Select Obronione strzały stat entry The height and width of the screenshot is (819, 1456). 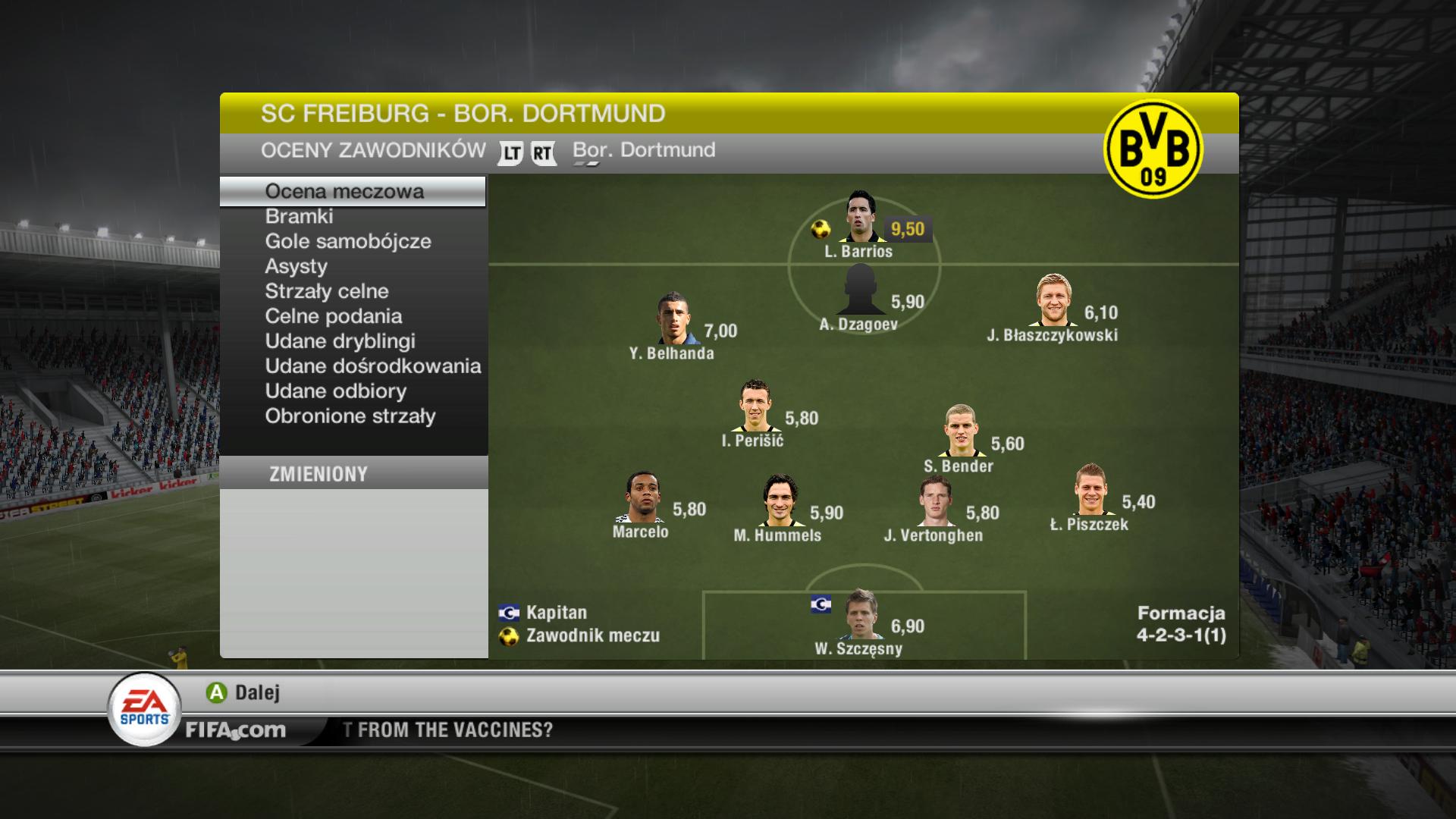[x=350, y=417]
